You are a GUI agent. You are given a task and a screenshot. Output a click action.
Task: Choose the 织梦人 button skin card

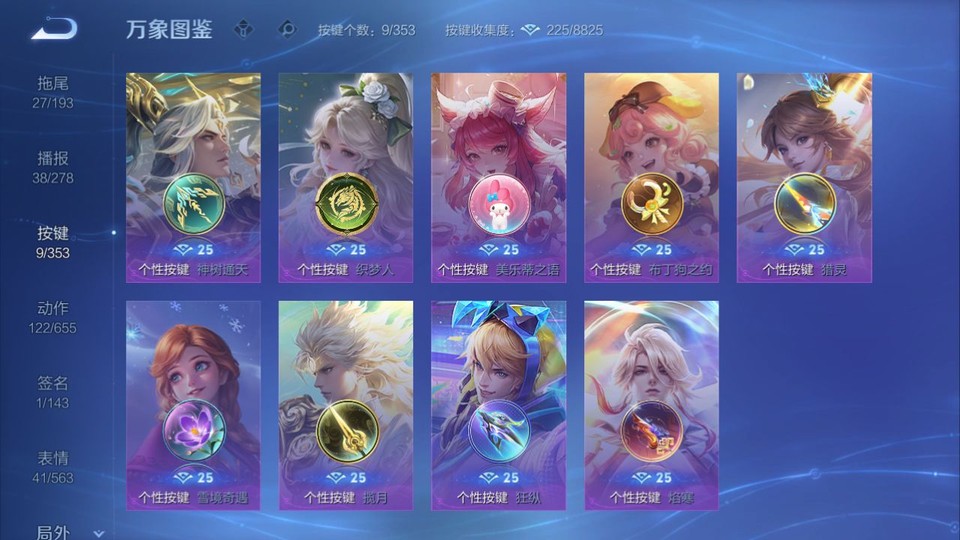tap(346, 177)
